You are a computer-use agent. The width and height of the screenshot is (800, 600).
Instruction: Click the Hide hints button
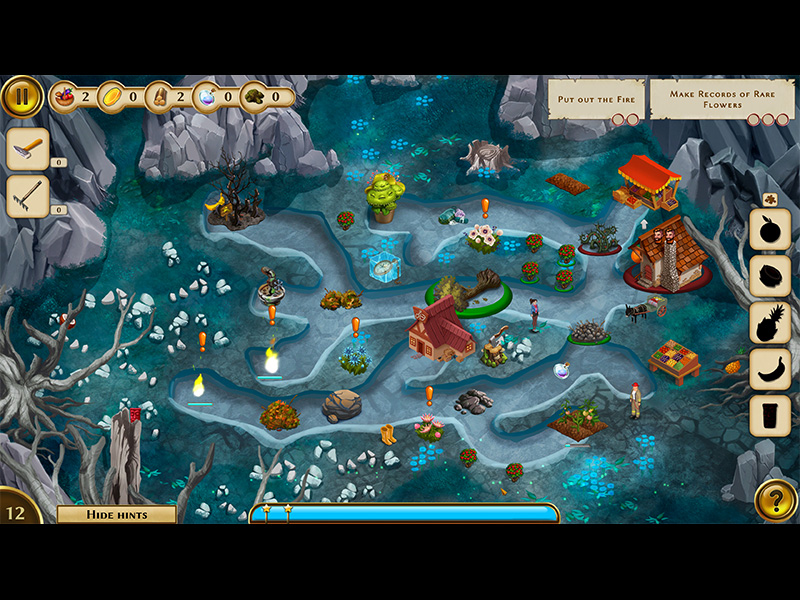116,515
